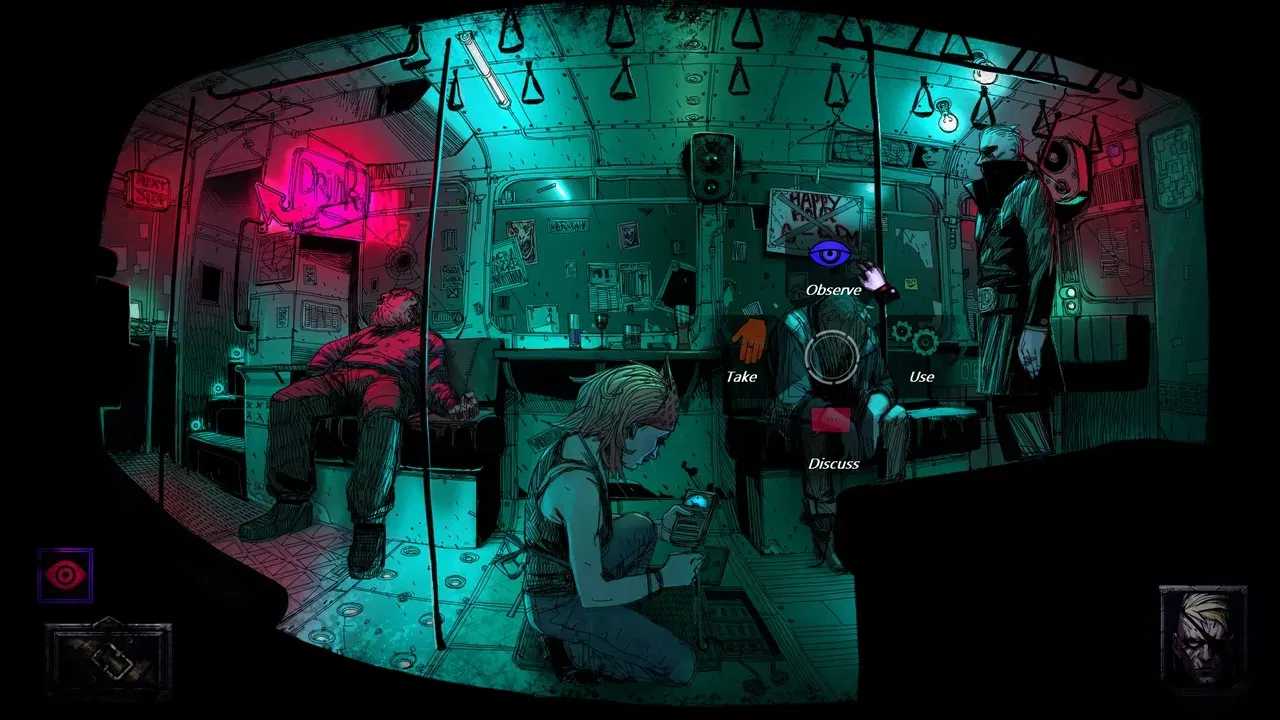Image resolution: width=1280 pixels, height=720 pixels.
Task: Click the Discuss text label
Action: [833, 463]
